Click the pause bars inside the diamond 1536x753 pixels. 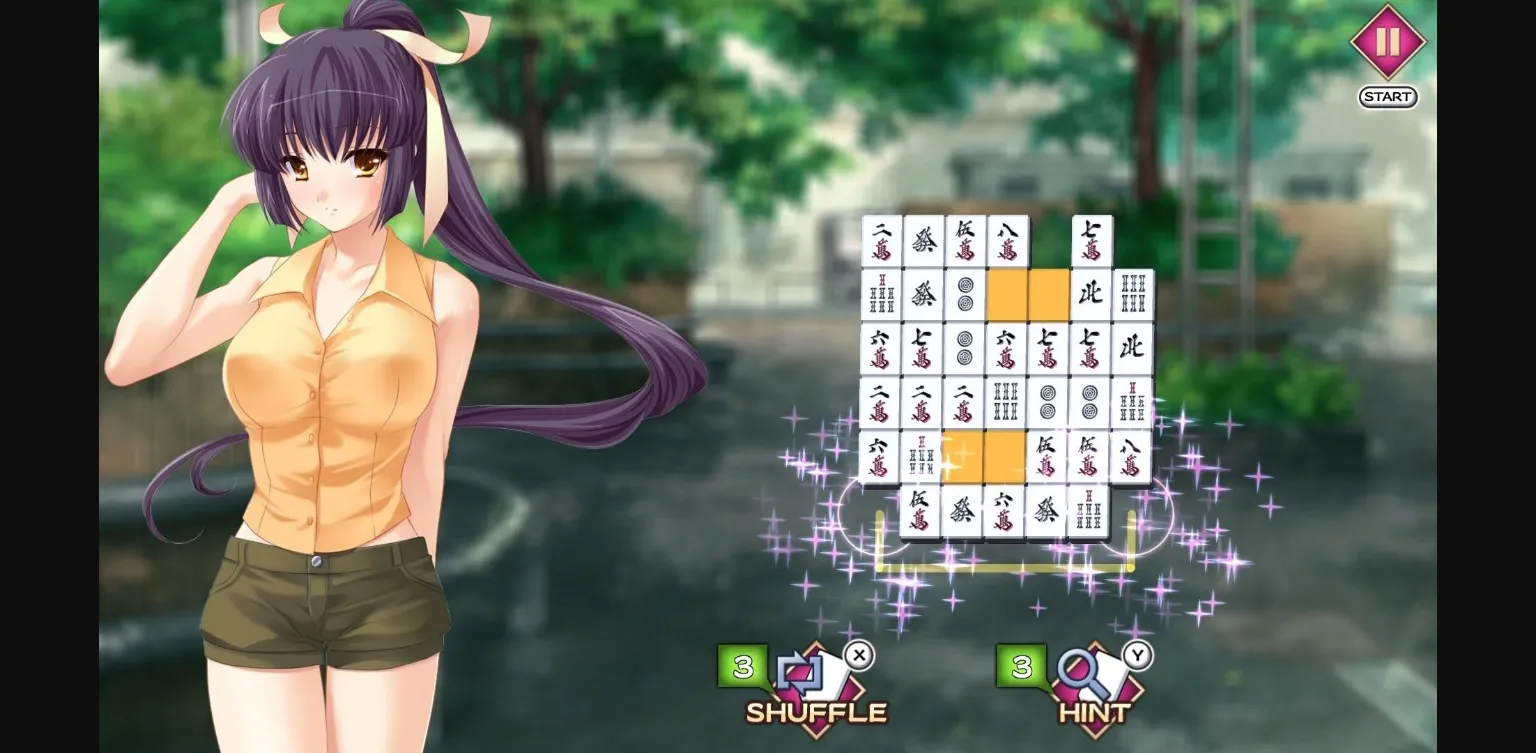(x=1387, y=43)
